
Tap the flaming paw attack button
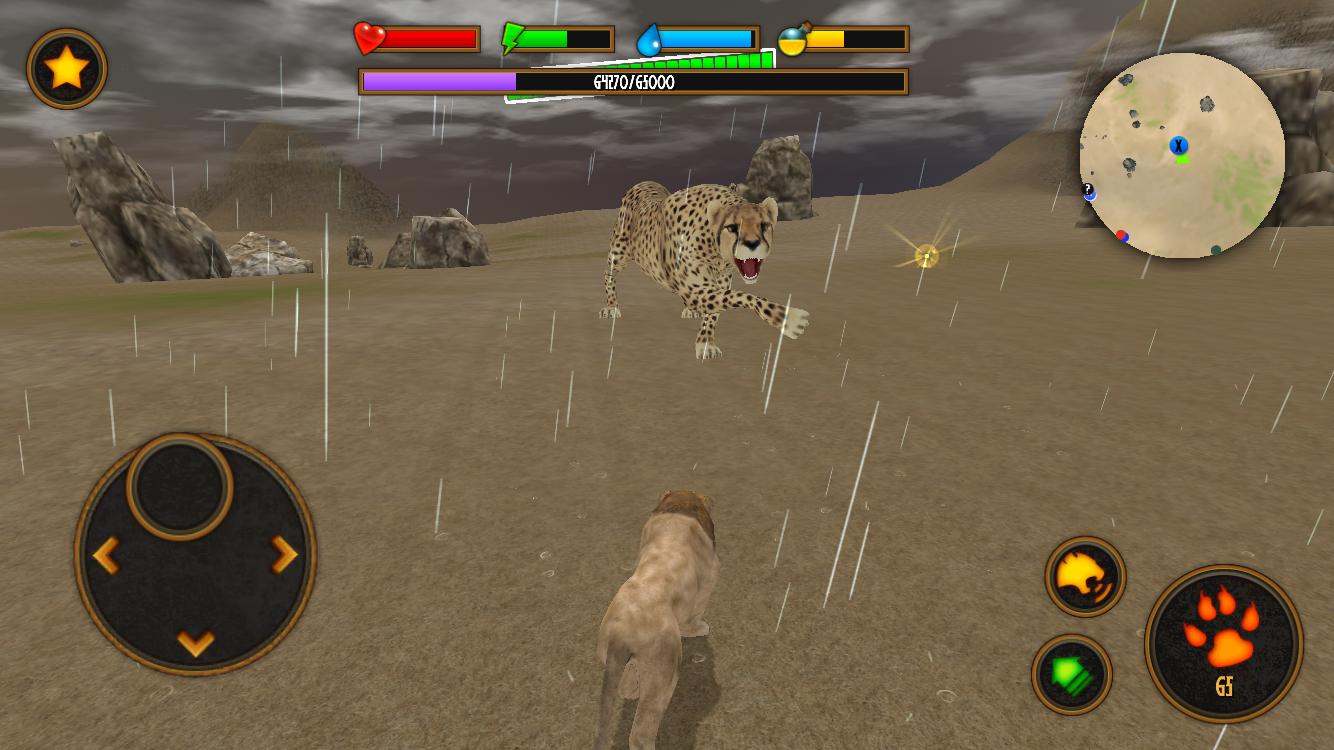[1222, 640]
